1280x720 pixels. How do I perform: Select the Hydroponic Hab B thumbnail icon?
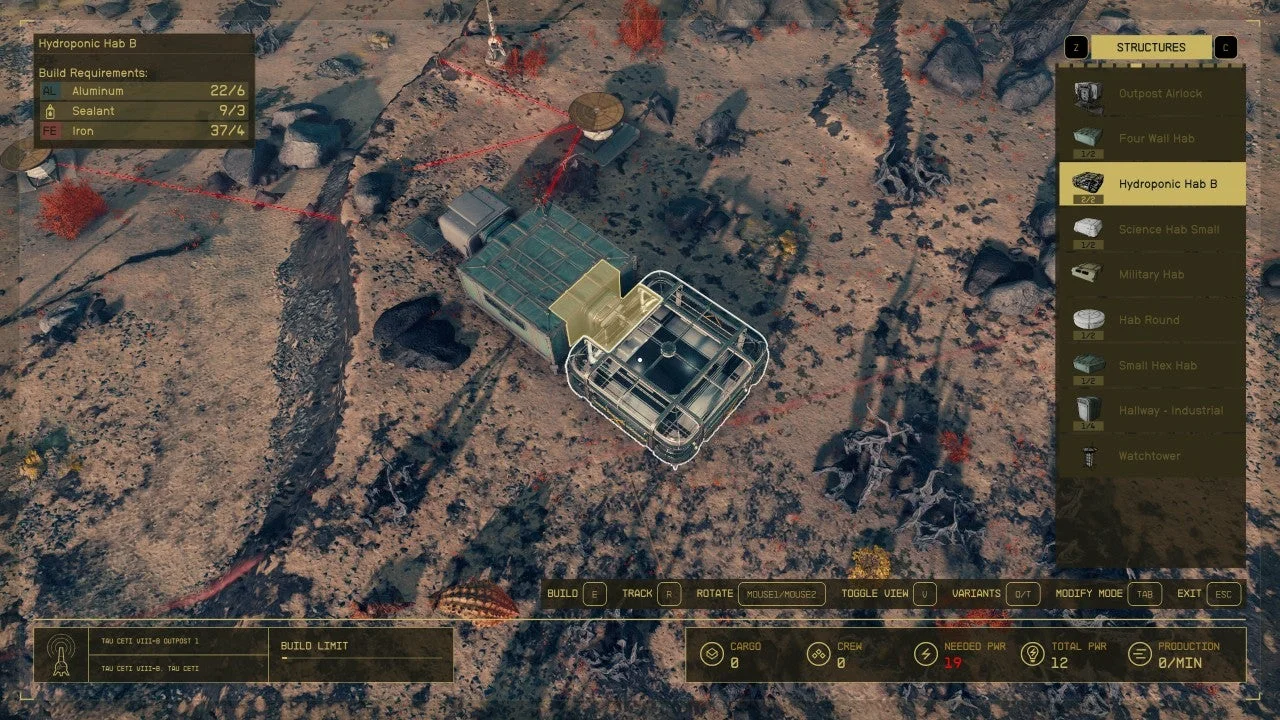(x=1087, y=184)
